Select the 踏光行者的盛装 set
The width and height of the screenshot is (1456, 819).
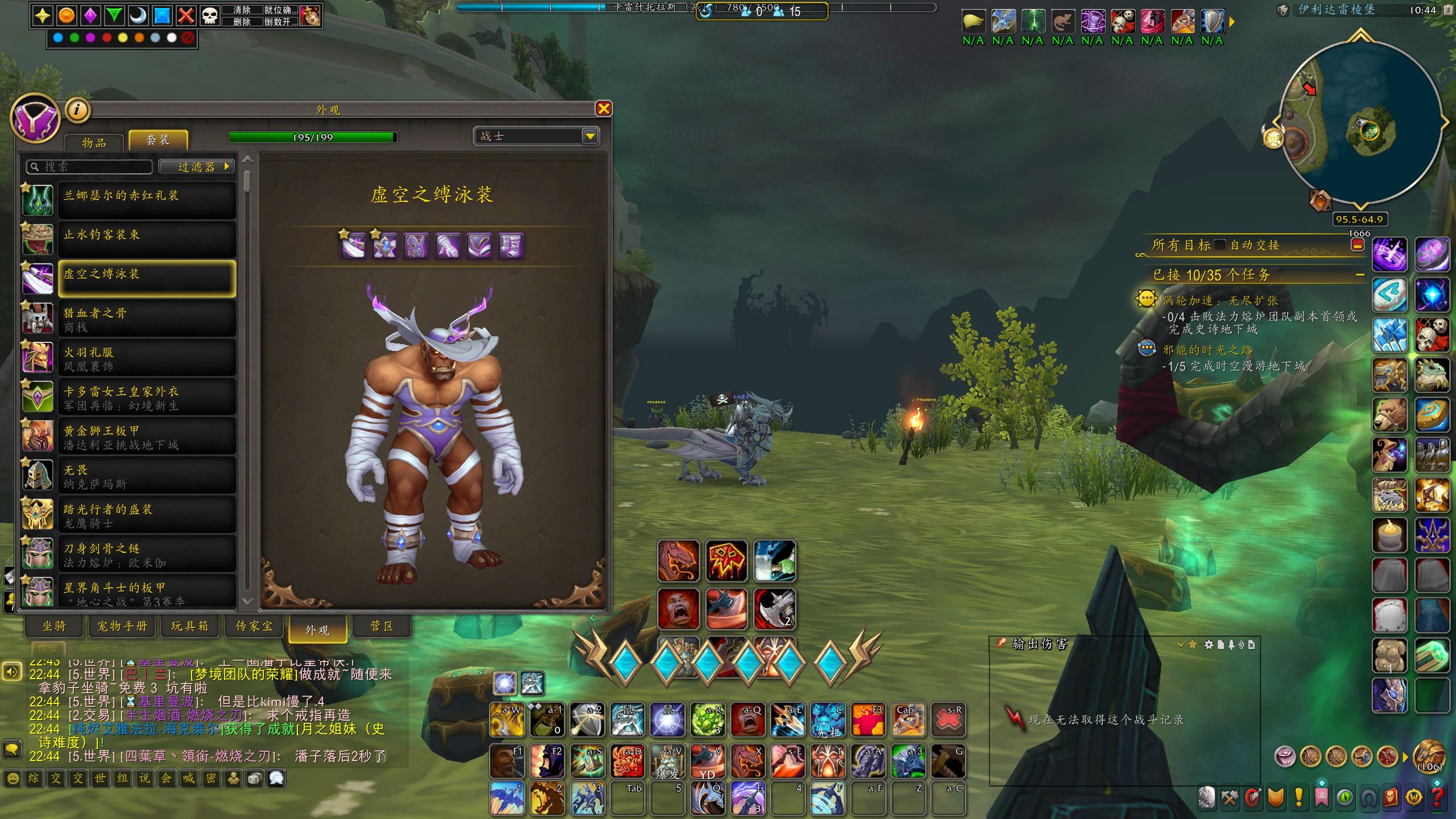point(147,515)
